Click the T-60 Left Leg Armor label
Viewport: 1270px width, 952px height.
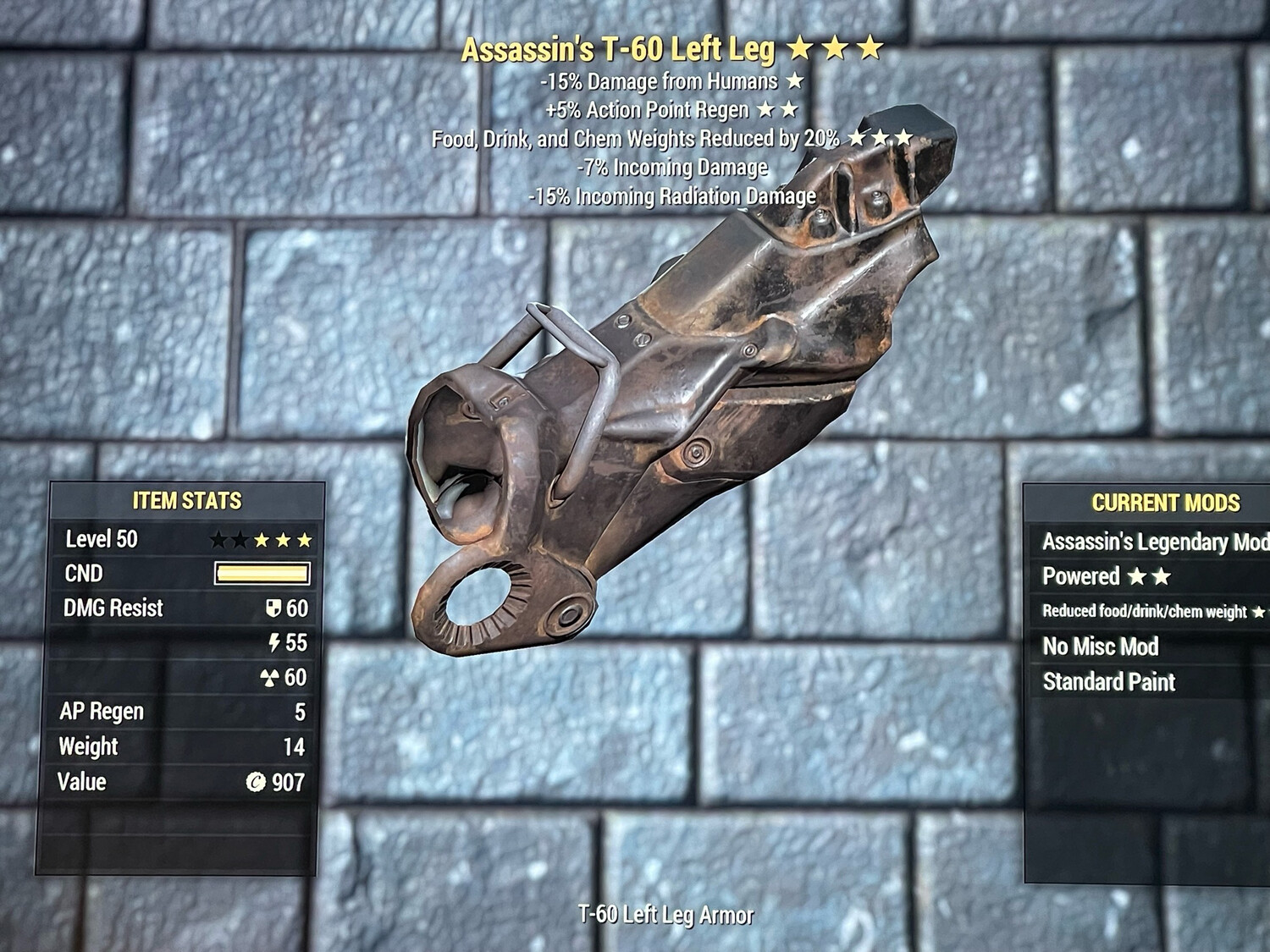[x=668, y=914]
